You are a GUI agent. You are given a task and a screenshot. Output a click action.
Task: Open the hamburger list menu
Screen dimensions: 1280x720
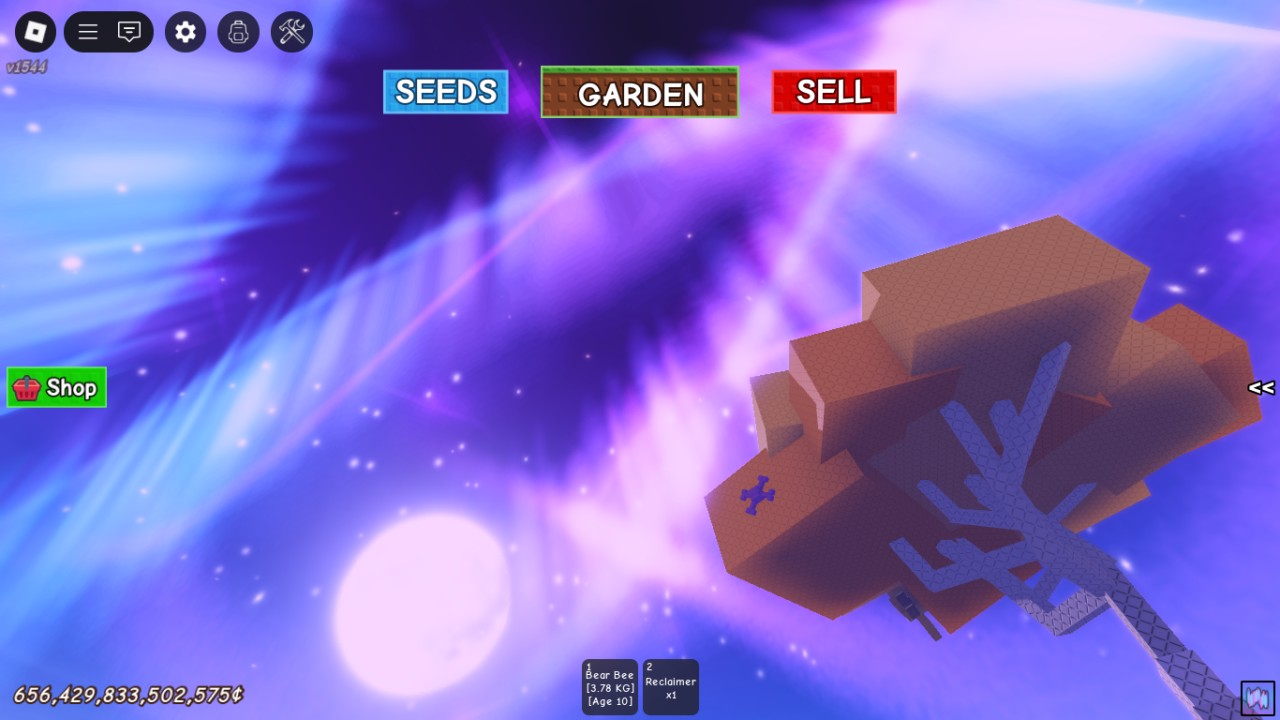[x=88, y=32]
